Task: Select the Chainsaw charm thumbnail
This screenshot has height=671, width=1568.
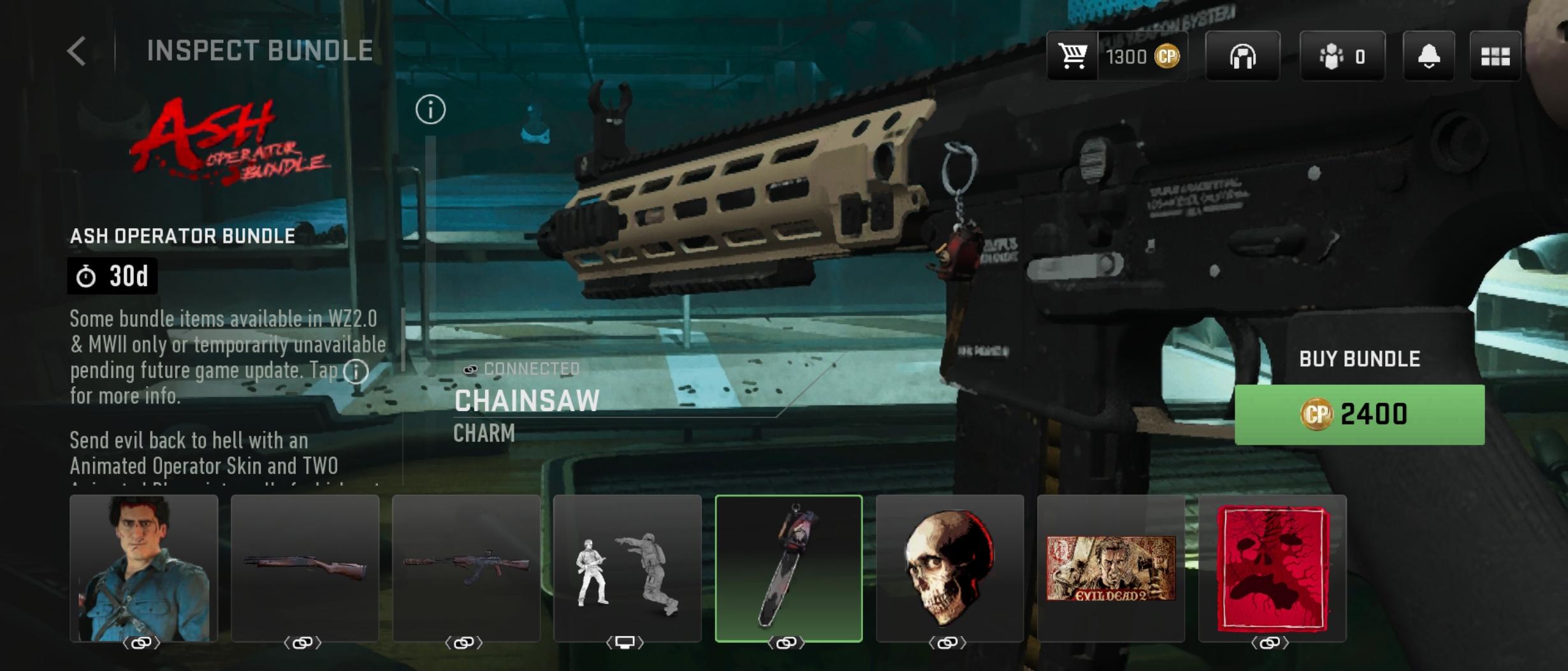Action: pyautogui.click(x=788, y=568)
